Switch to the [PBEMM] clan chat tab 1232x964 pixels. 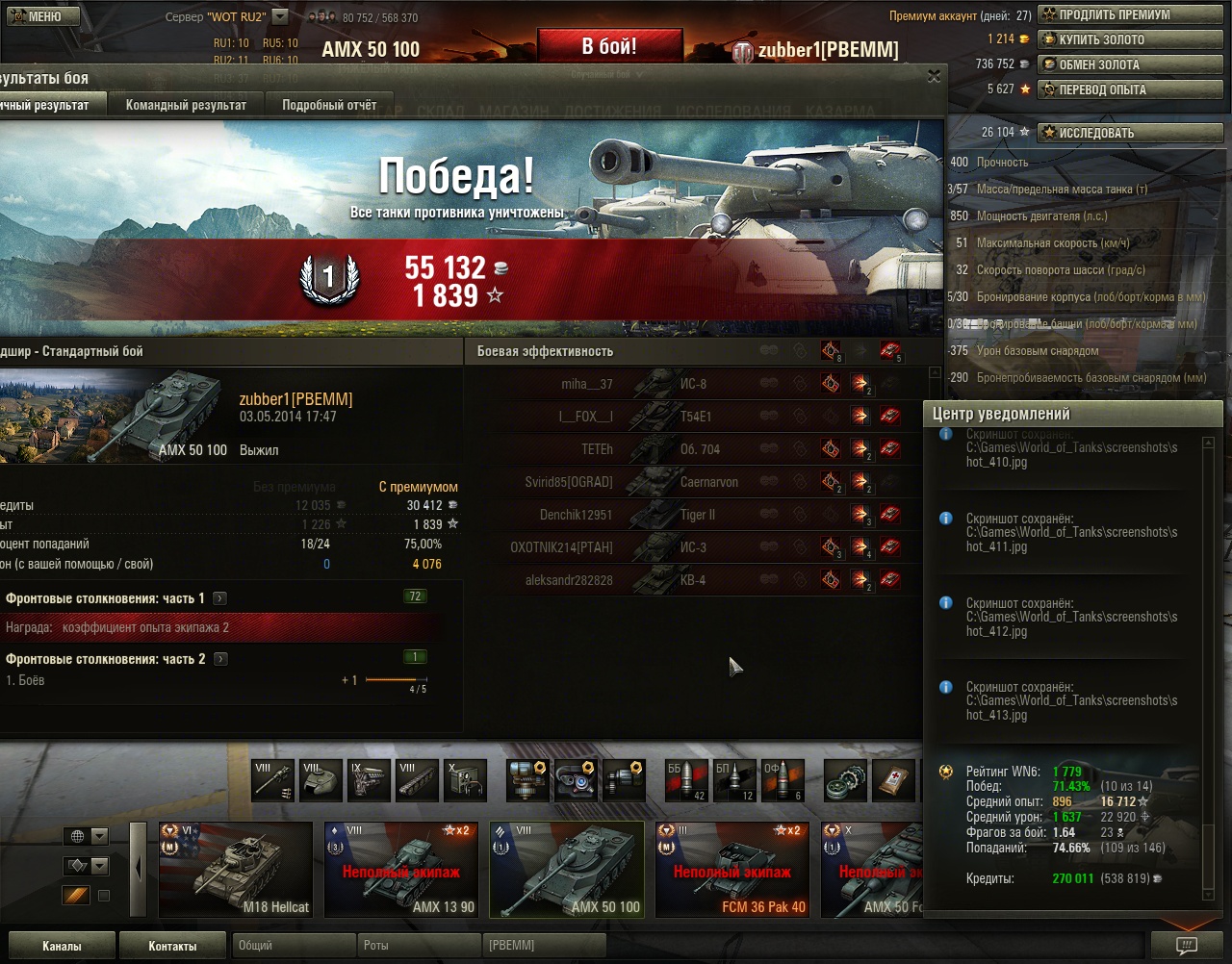click(x=545, y=946)
